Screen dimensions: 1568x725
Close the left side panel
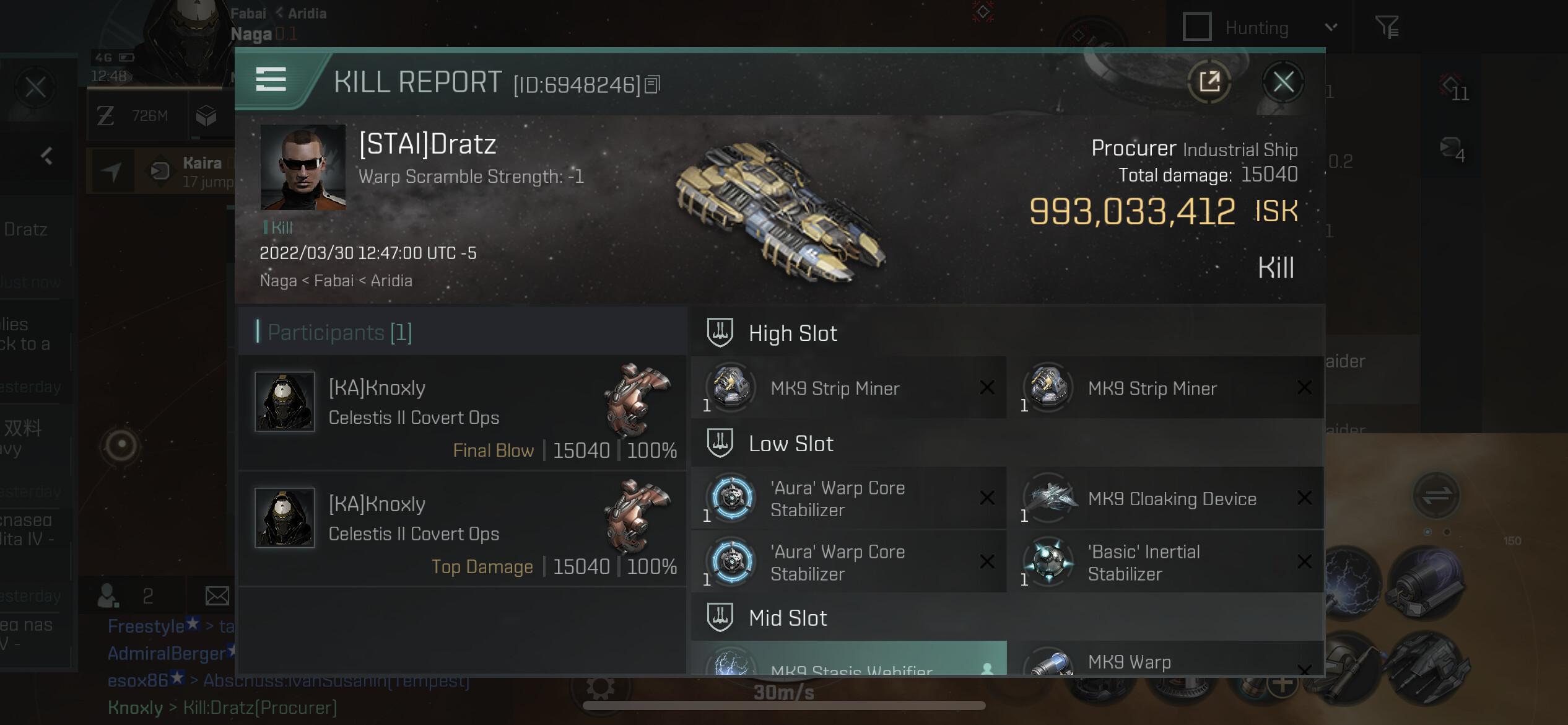click(35, 87)
